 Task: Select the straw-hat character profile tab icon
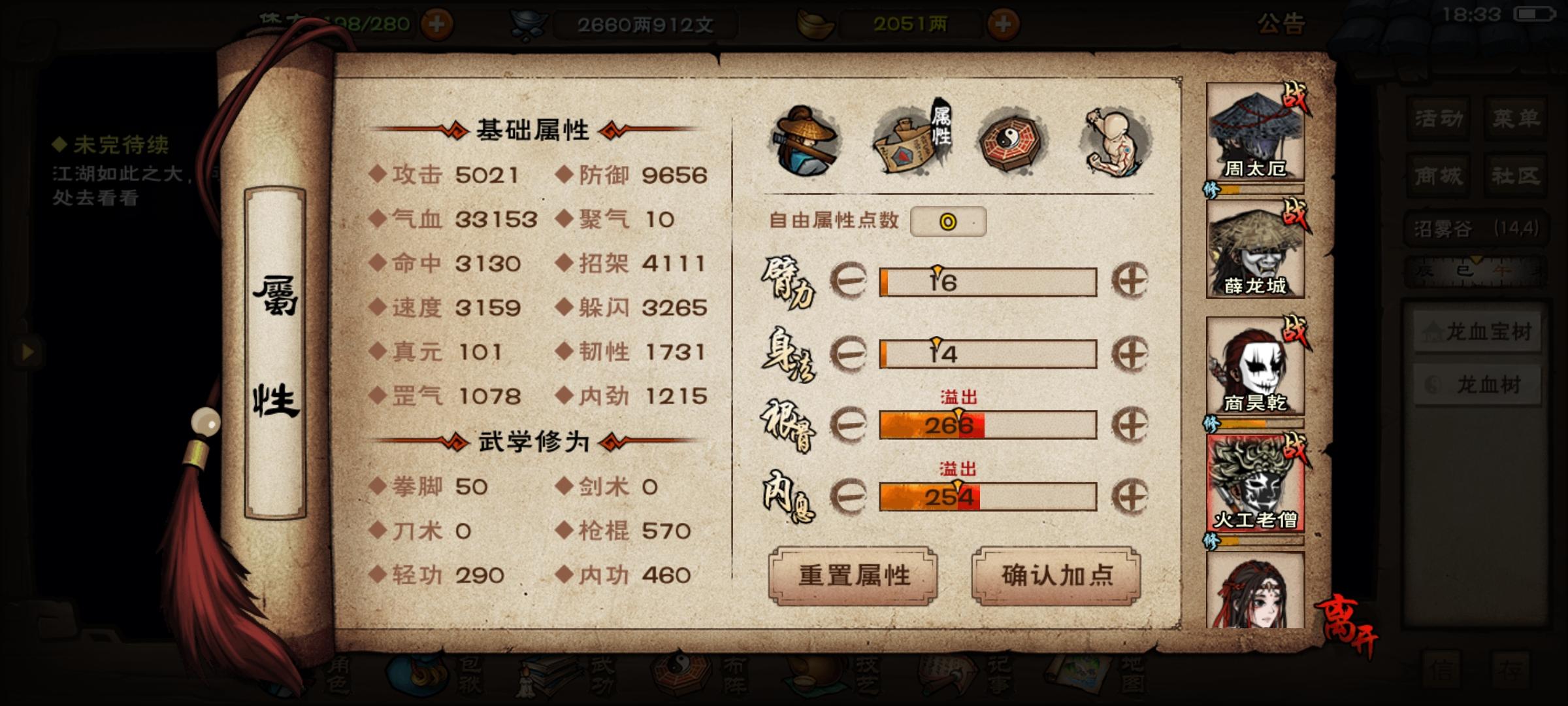pos(807,141)
